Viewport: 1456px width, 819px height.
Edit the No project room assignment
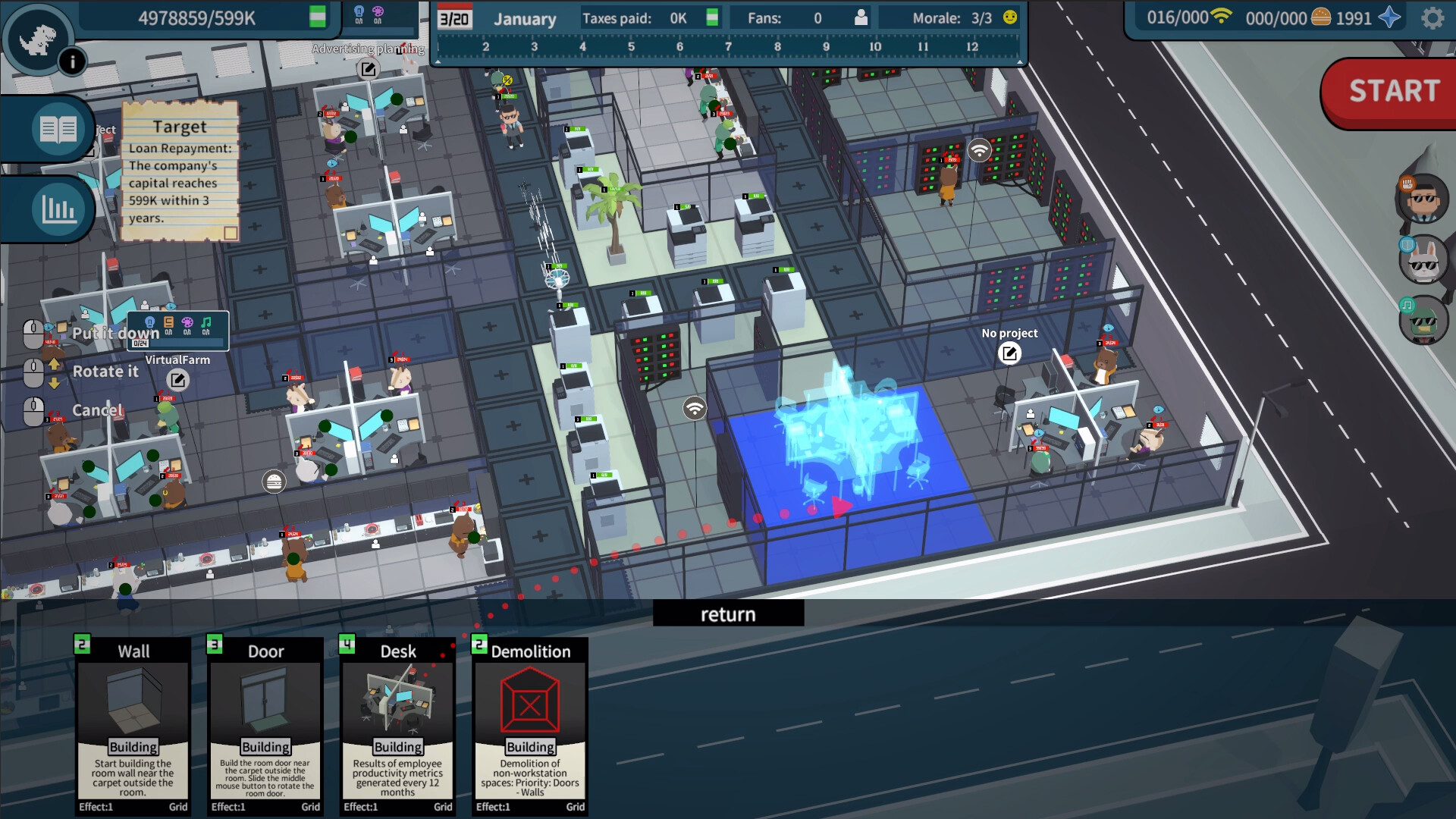click(1009, 353)
